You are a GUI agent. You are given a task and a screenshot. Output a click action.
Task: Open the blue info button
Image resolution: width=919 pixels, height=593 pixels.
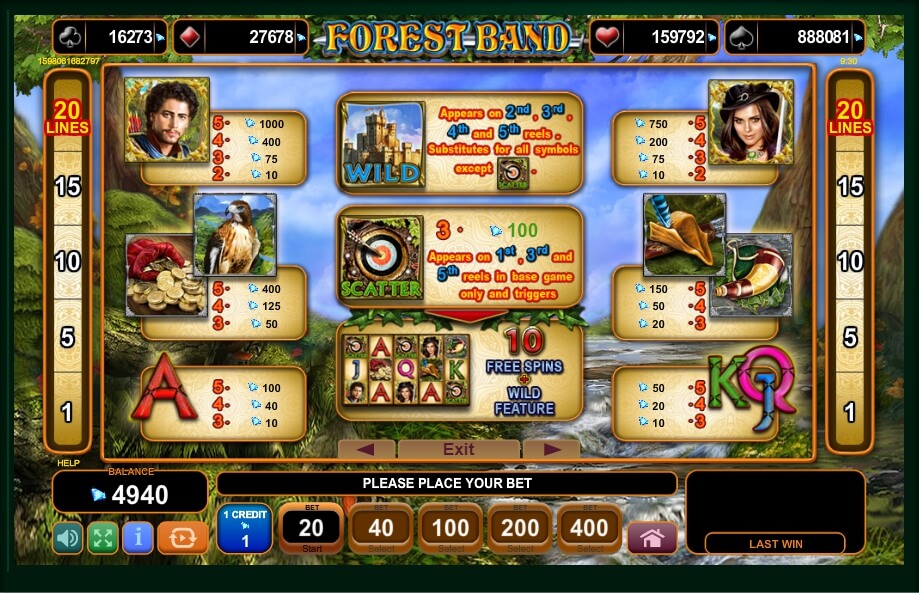tap(137, 538)
